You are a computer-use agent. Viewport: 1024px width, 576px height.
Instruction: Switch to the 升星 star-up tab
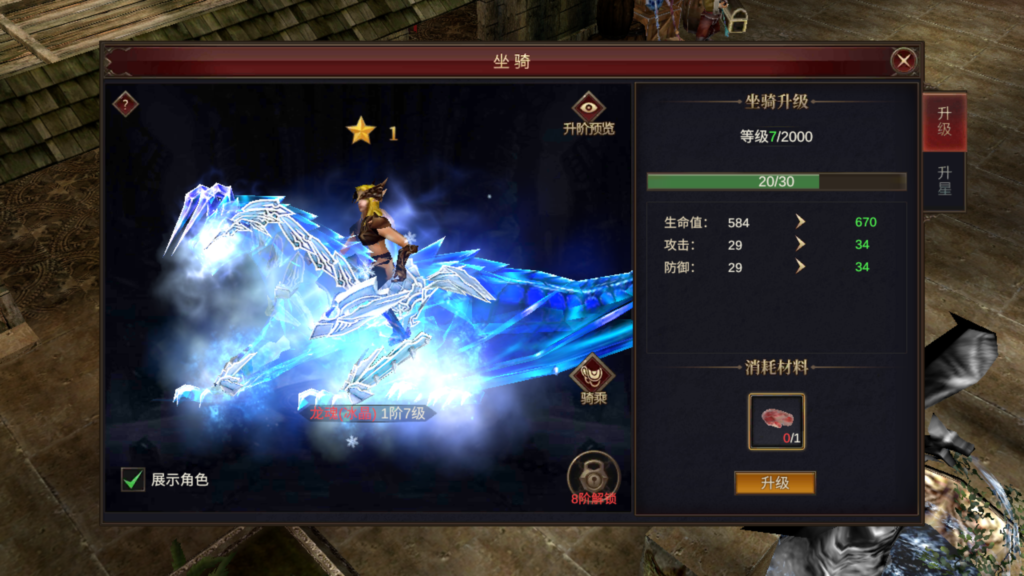tap(944, 181)
